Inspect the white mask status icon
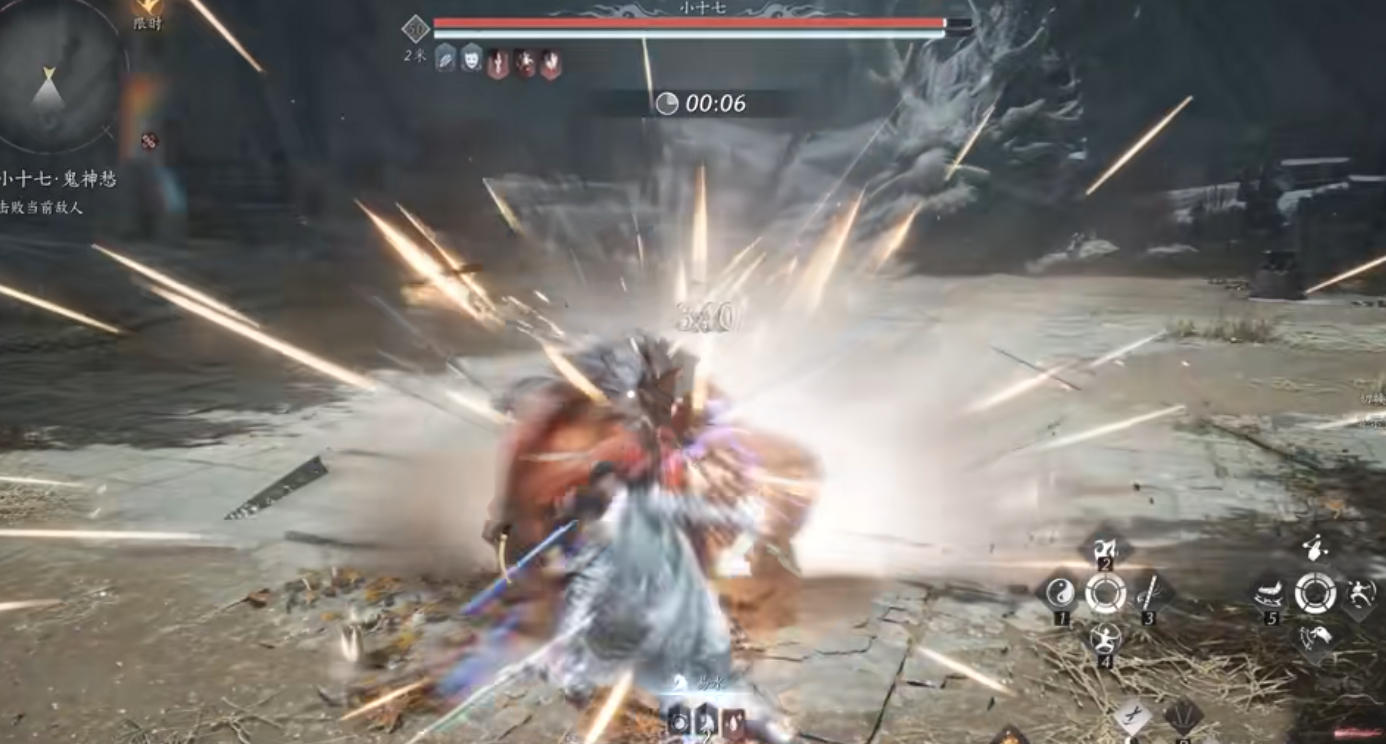This screenshot has width=1386, height=744. point(471,58)
